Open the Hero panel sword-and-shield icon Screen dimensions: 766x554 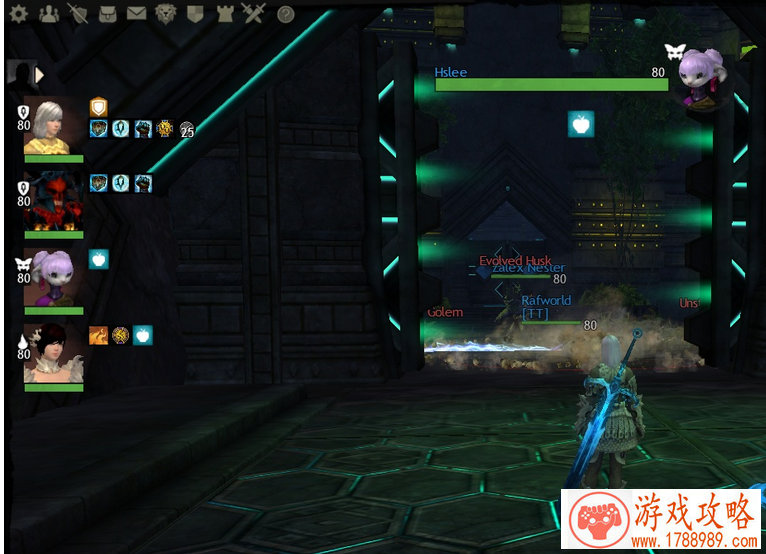[x=78, y=14]
